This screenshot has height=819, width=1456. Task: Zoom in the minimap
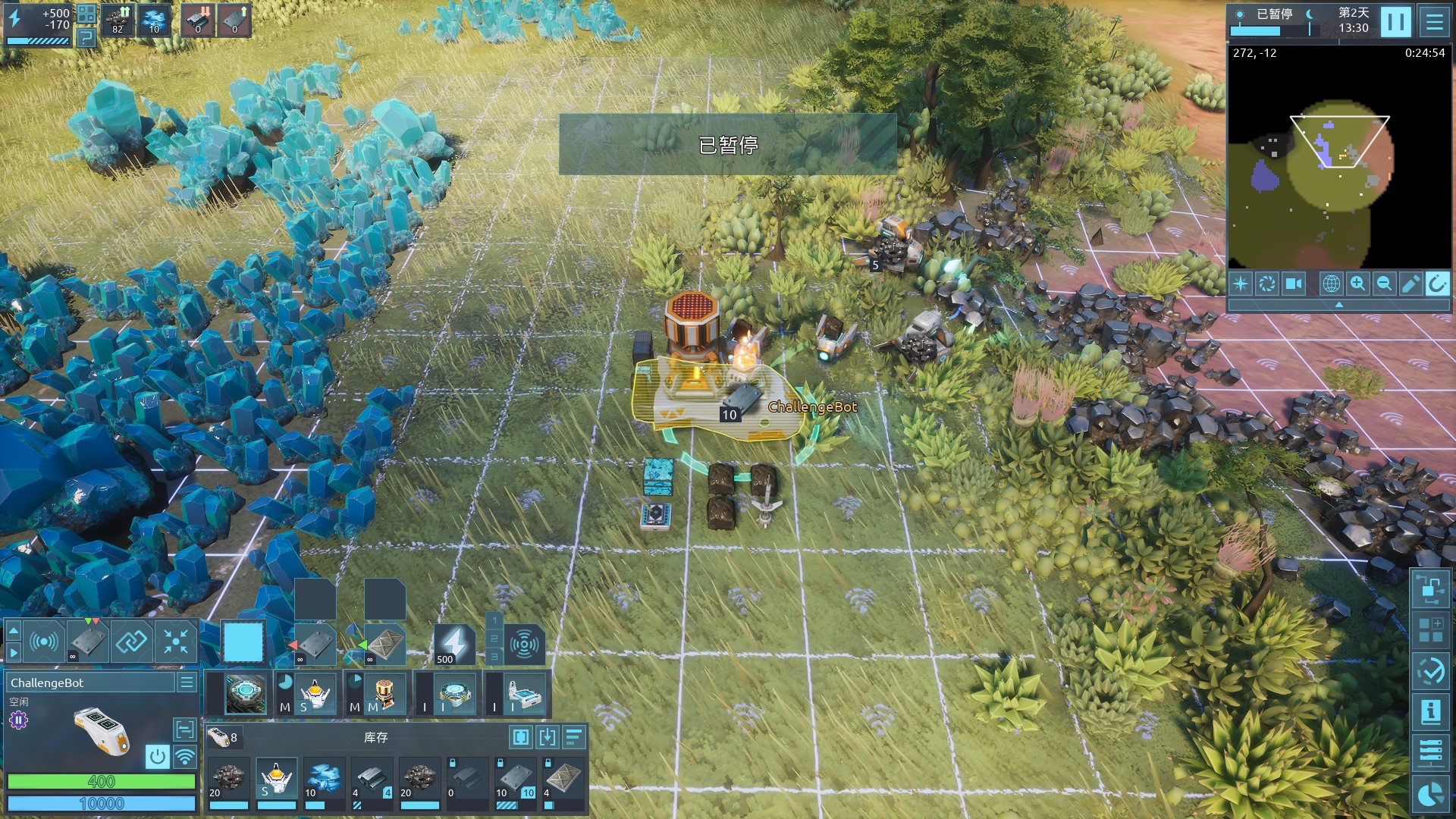(x=1357, y=284)
